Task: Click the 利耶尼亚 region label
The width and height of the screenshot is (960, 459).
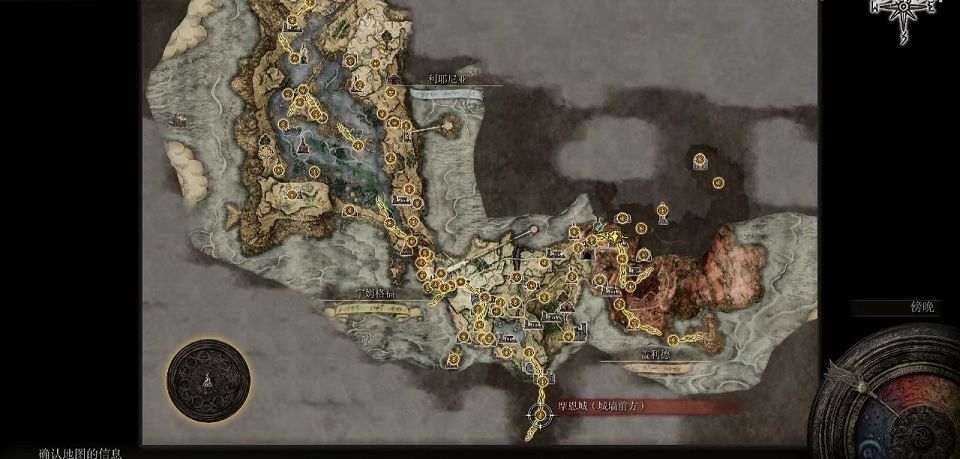Action: (446, 77)
